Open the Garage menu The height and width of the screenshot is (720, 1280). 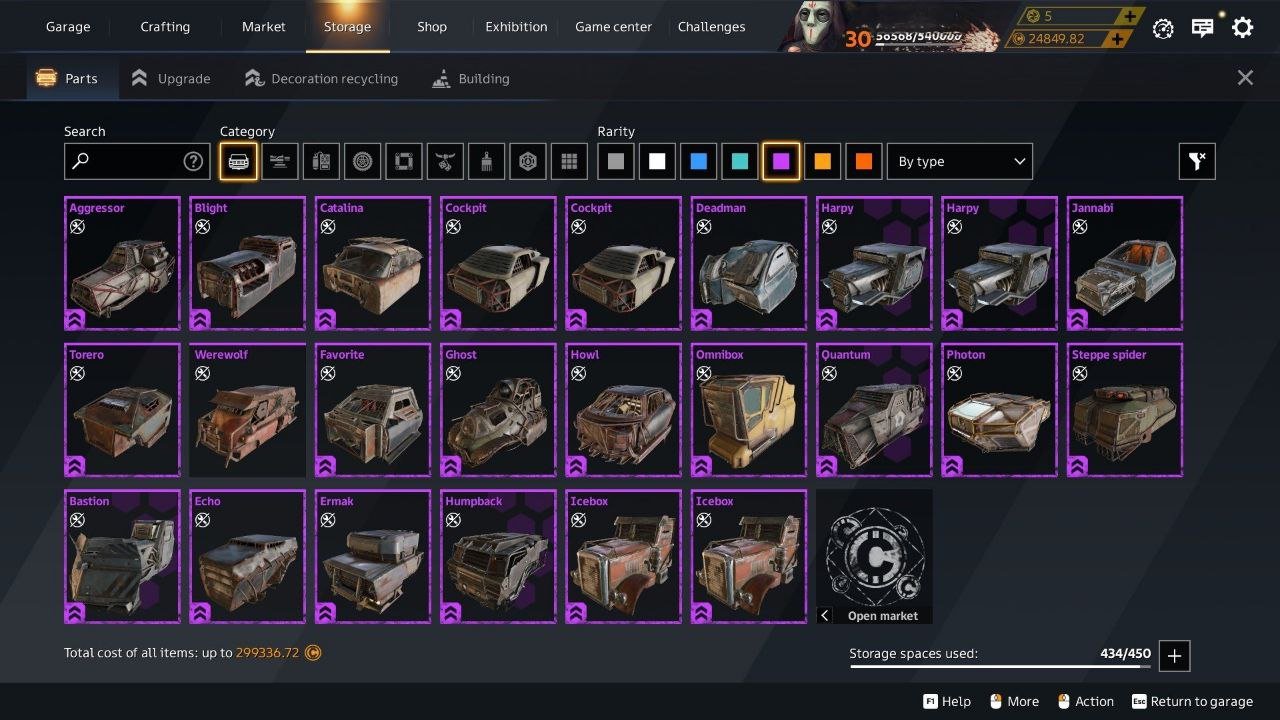(x=68, y=27)
